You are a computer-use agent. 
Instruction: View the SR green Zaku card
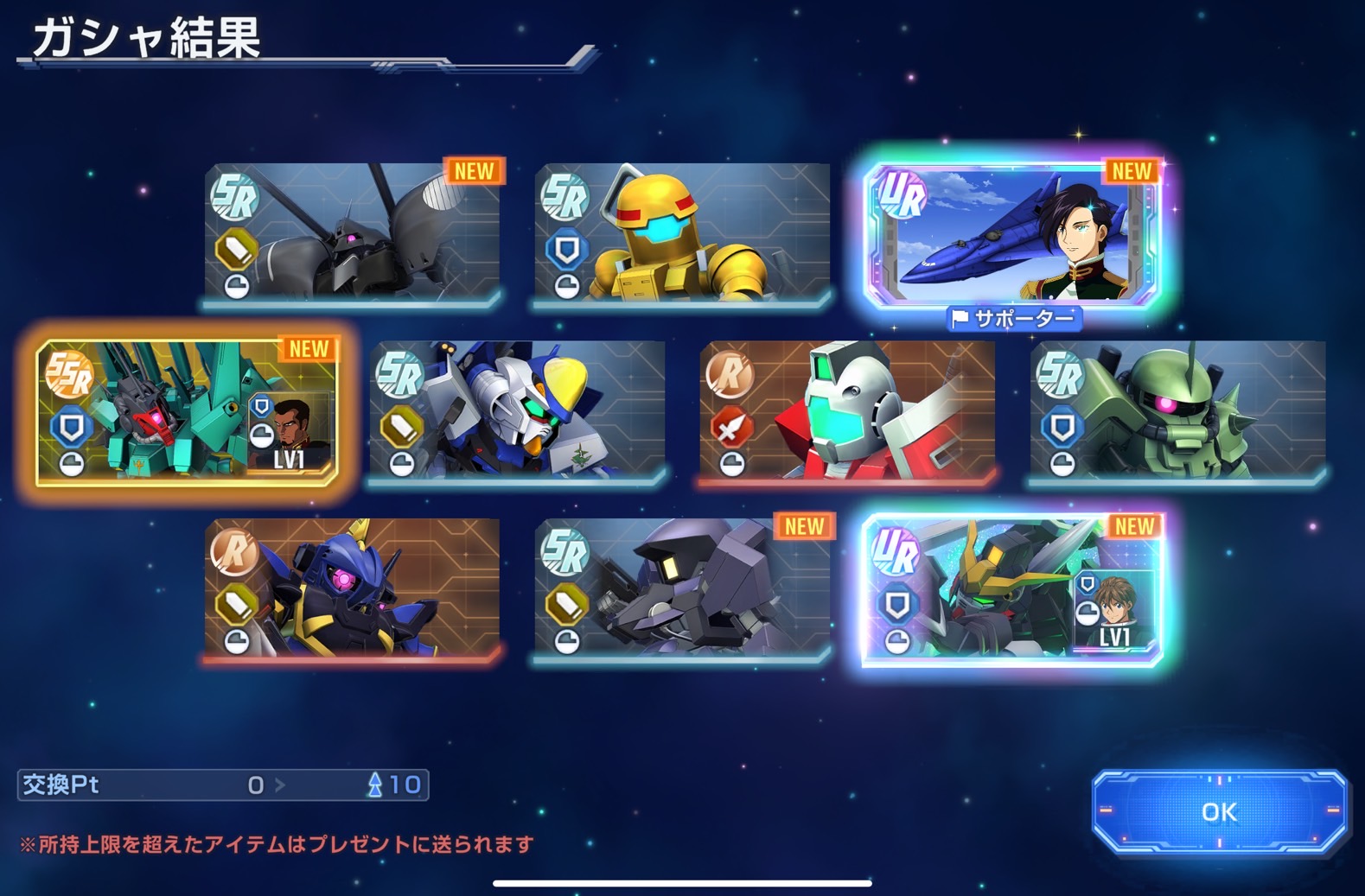click(1177, 411)
